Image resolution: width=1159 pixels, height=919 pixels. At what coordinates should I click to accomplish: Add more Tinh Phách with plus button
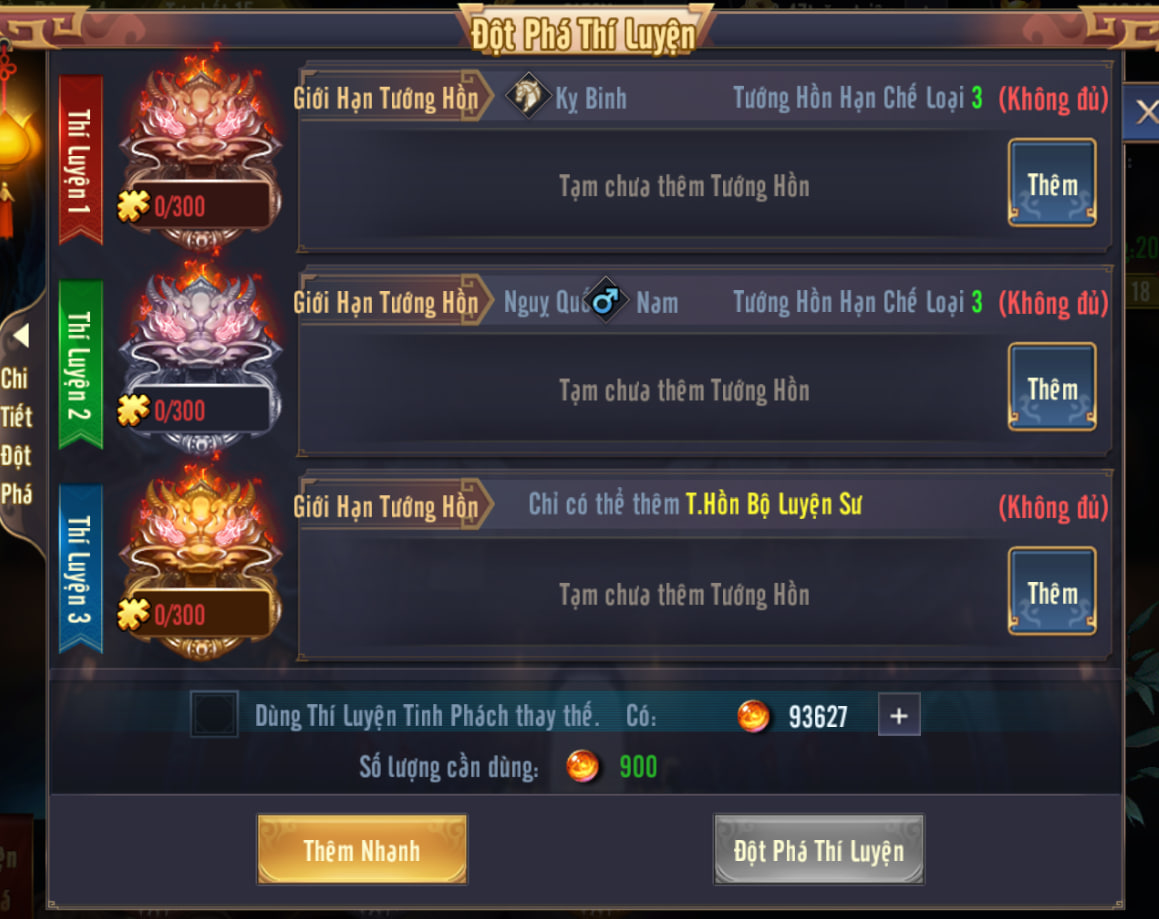898,715
